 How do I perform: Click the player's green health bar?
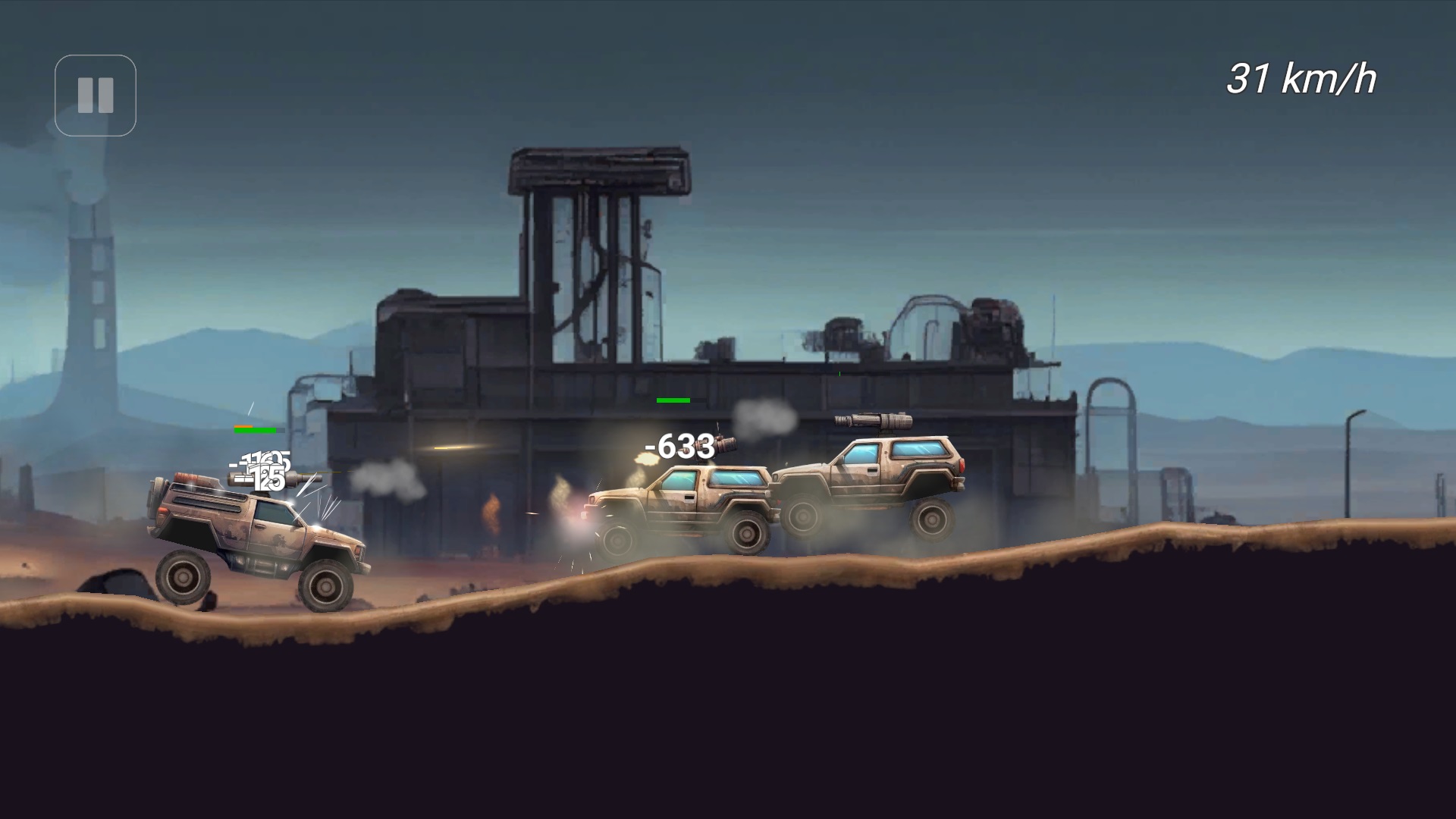[x=254, y=429]
